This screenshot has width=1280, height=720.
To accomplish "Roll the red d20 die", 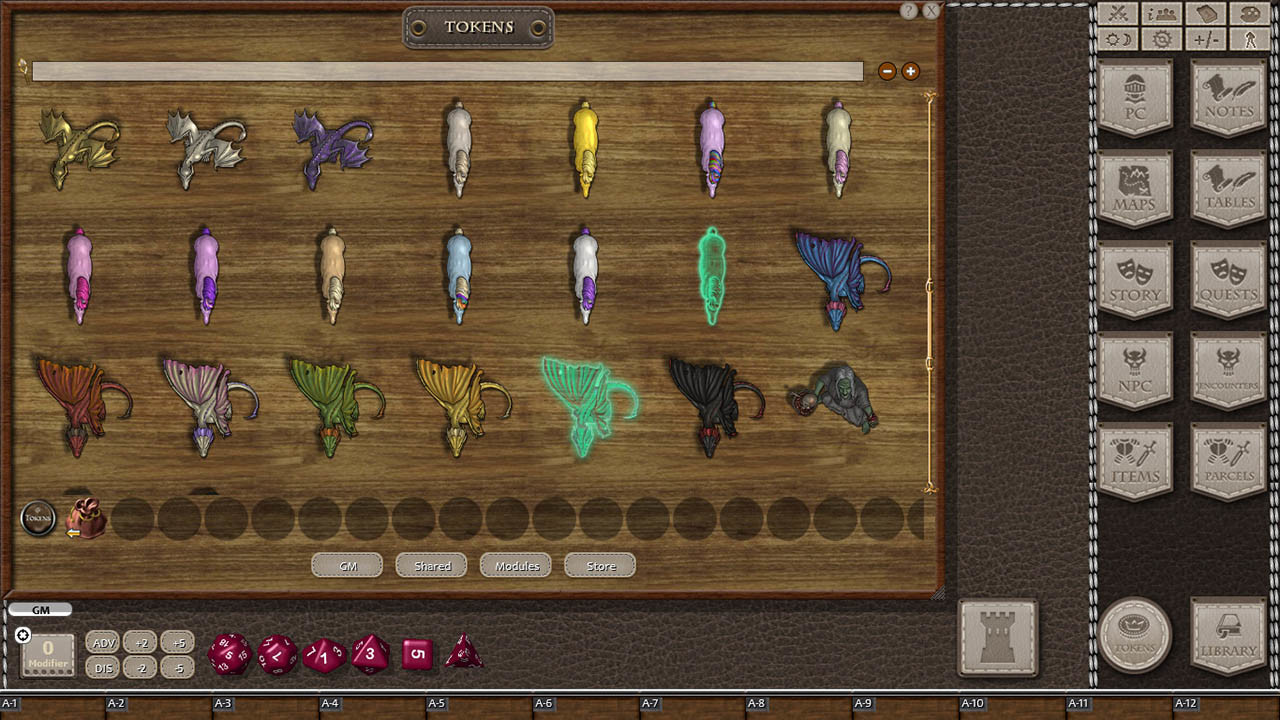I will tap(229, 655).
